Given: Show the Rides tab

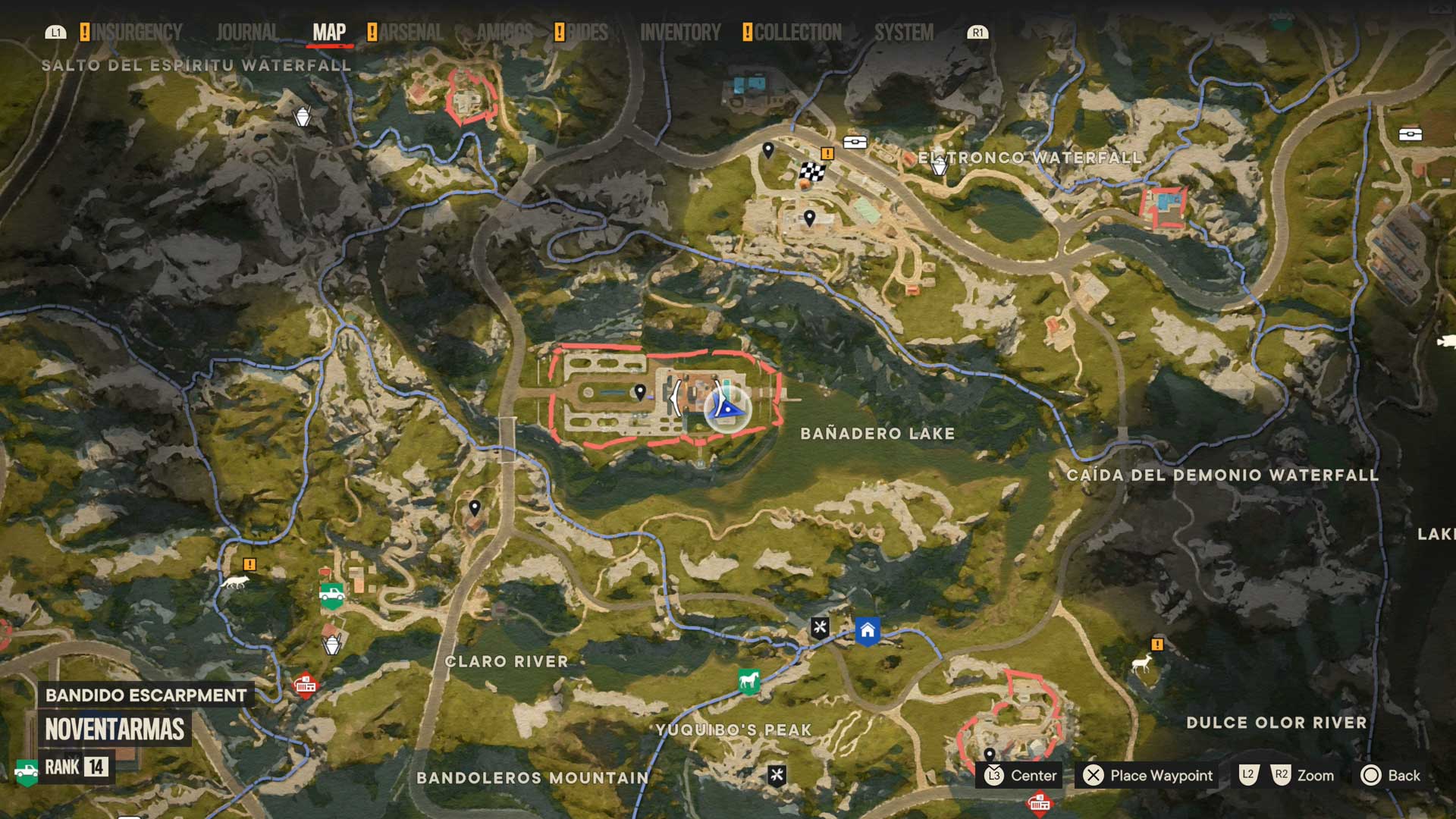Looking at the screenshot, I should (x=587, y=33).
